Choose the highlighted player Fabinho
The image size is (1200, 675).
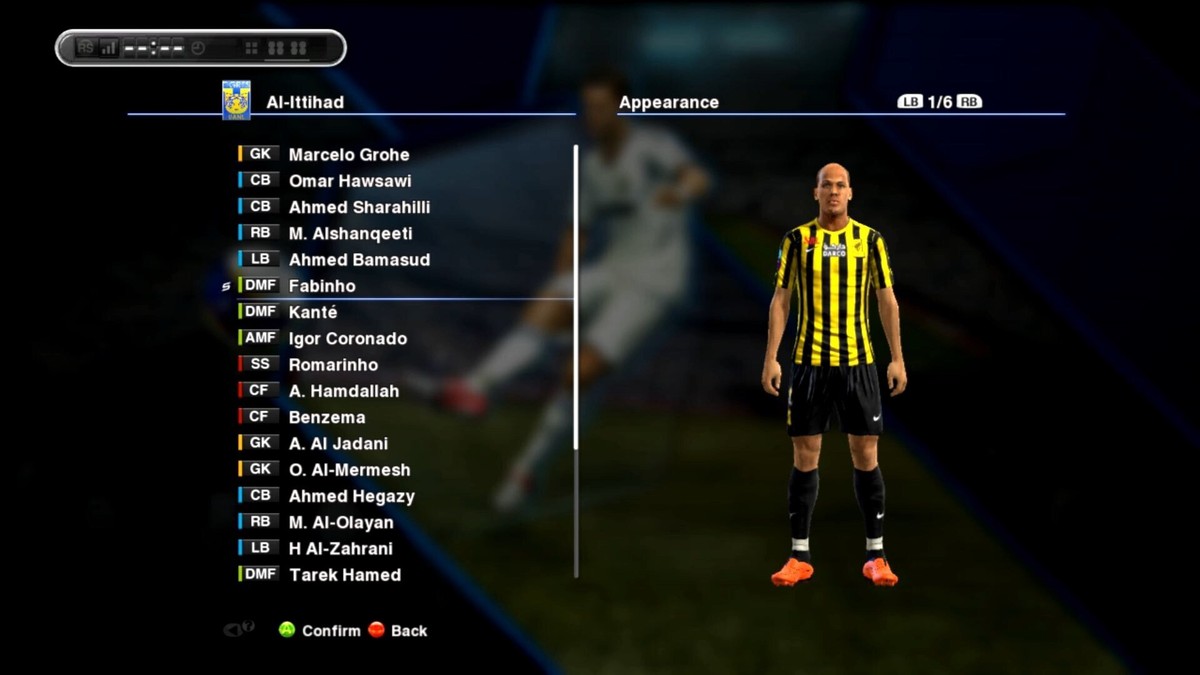click(x=322, y=286)
